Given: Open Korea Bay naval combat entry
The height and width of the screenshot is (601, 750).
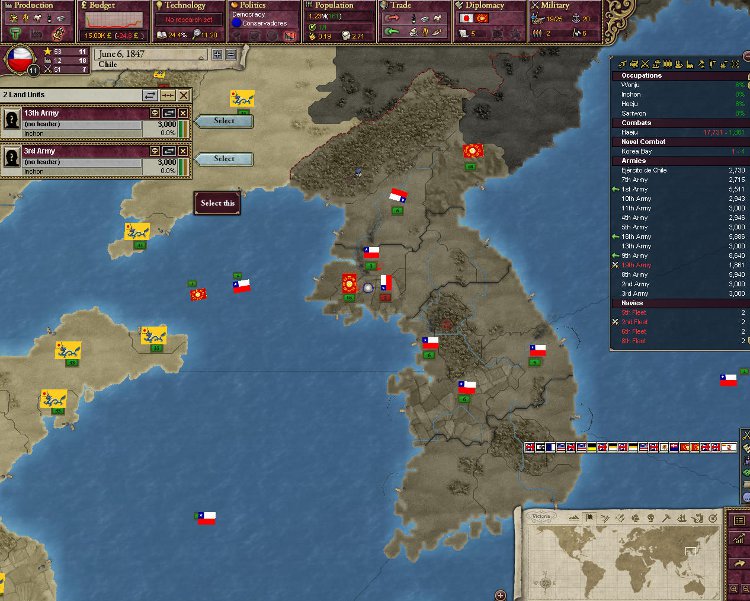Looking at the screenshot, I should 638,149.
